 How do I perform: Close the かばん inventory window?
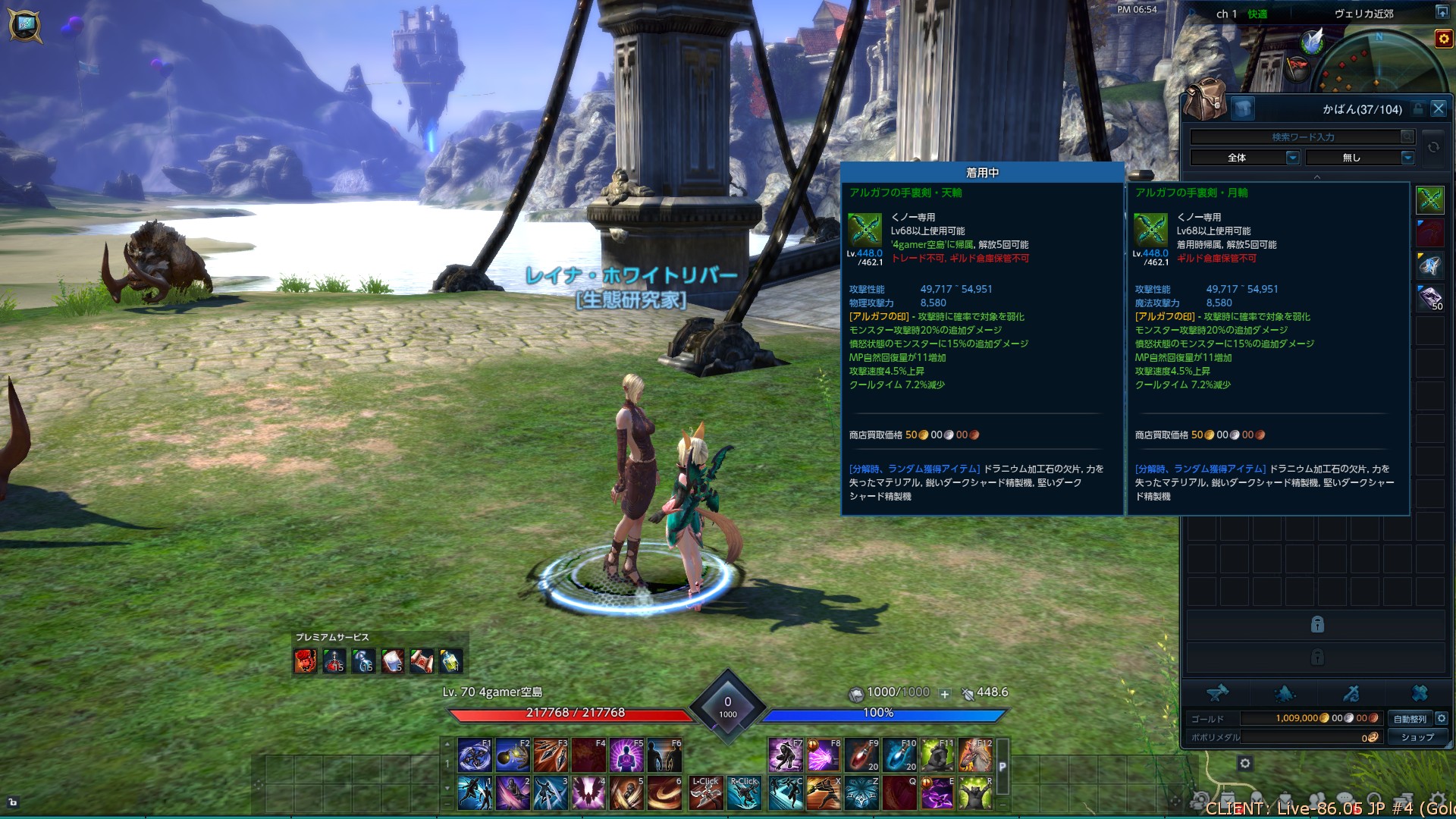(x=1438, y=109)
